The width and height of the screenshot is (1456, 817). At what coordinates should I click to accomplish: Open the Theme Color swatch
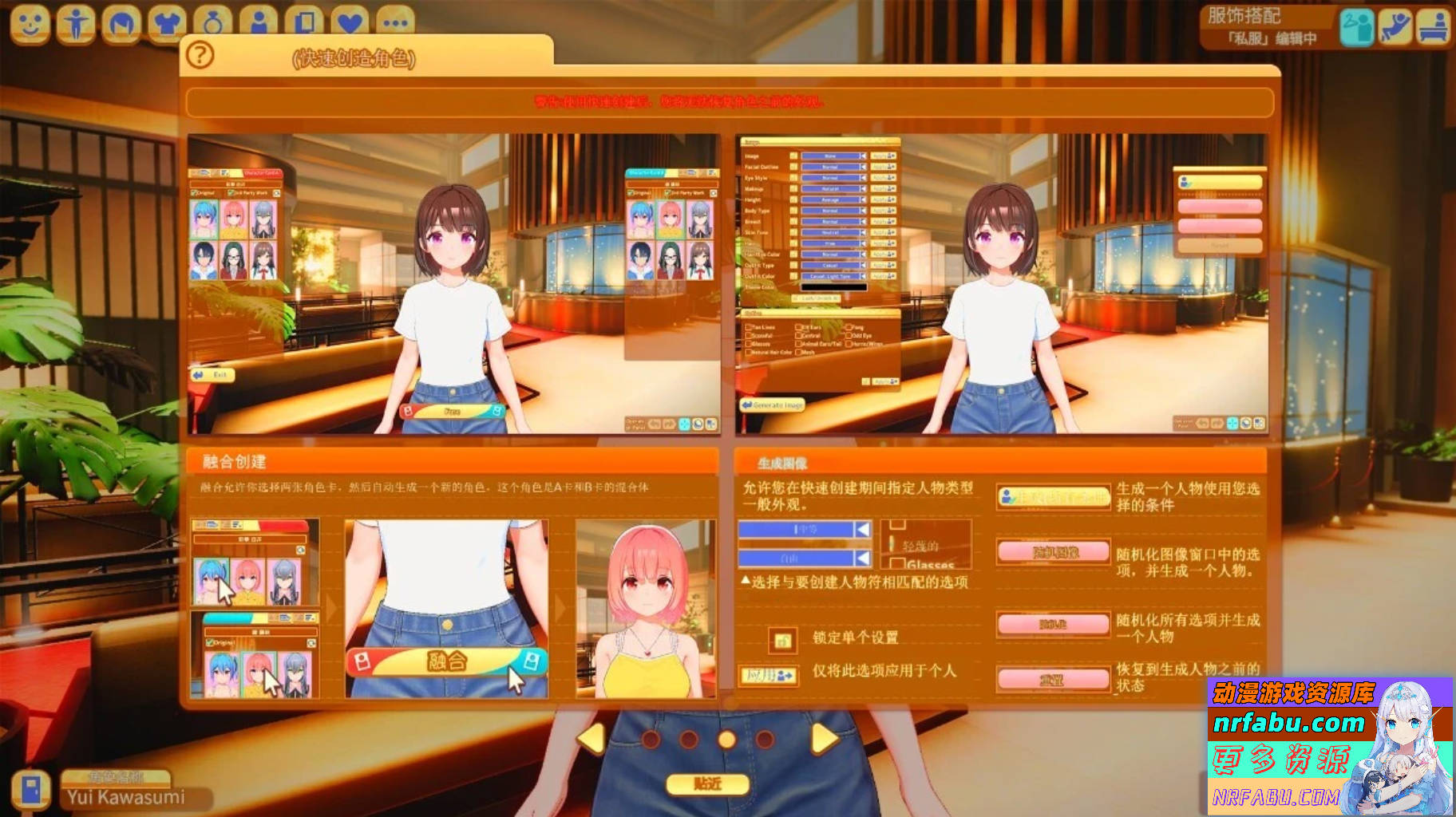(833, 286)
